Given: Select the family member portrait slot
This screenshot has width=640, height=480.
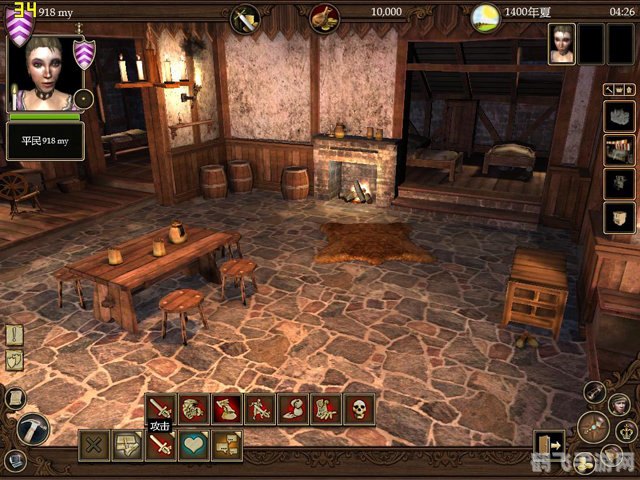Looking at the screenshot, I should pos(562,44).
